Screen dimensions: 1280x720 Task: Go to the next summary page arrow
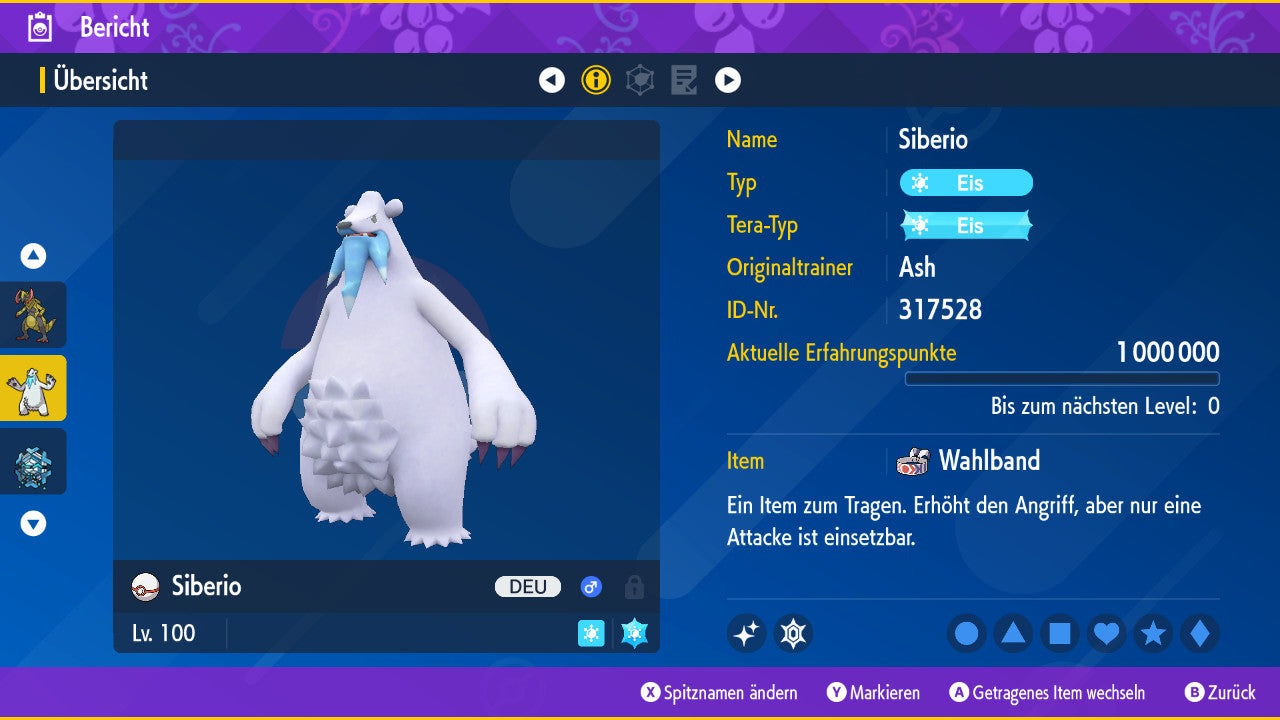coord(728,80)
